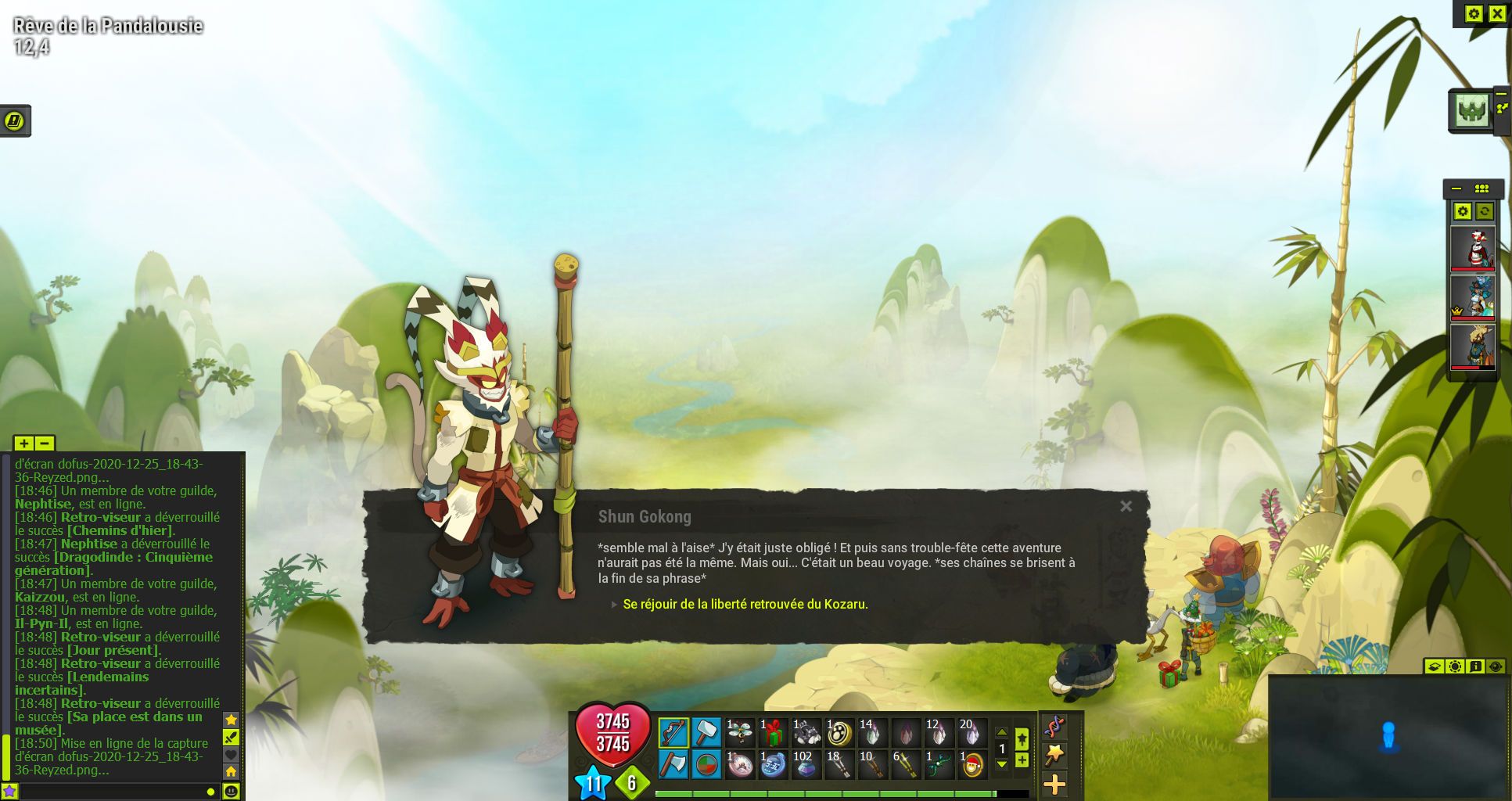Choose the reply about Kozaru's regained freedom
The width and height of the screenshot is (1512, 801).
coord(745,604)
